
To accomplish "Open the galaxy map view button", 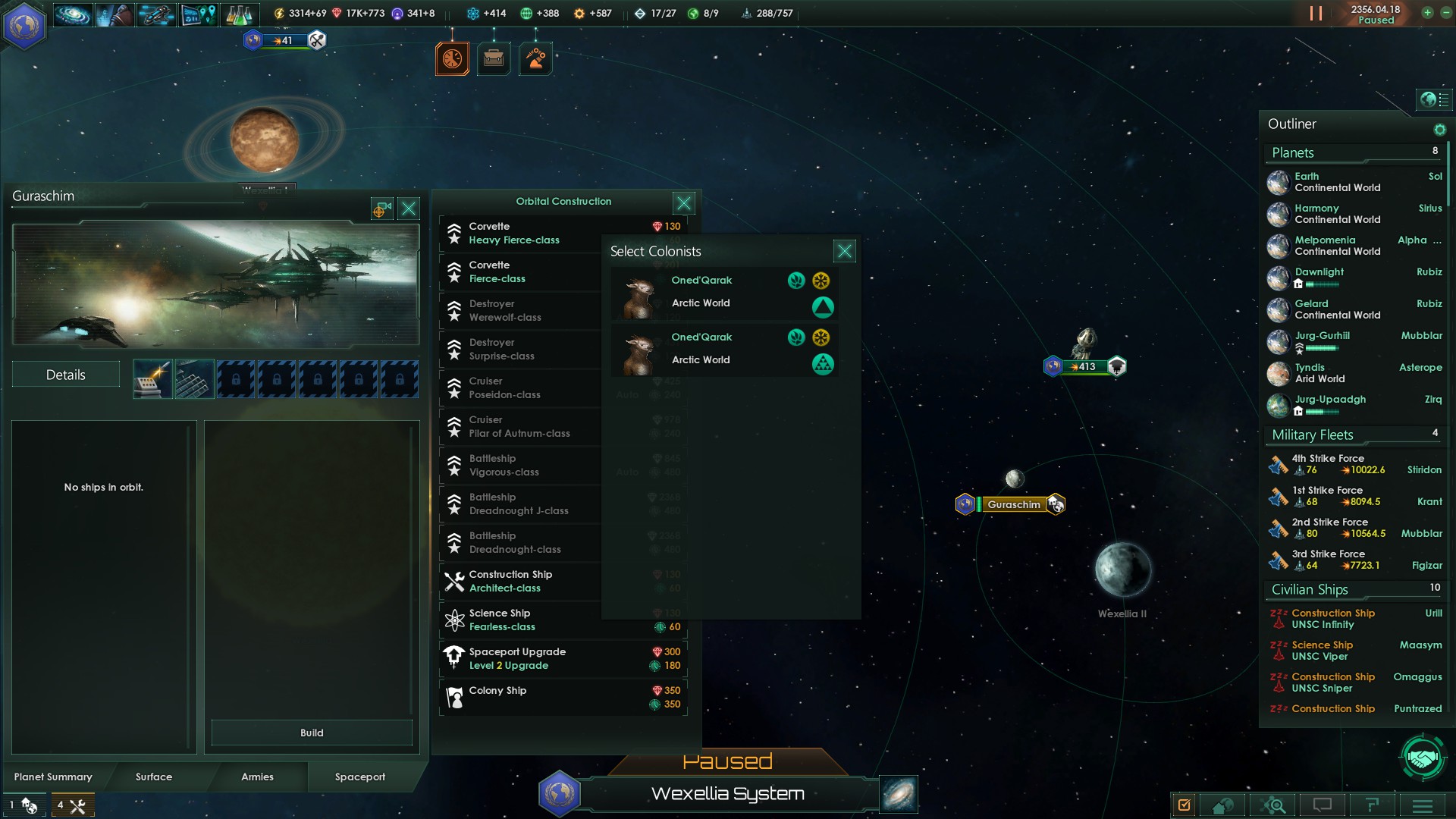I will click(899, 794).
